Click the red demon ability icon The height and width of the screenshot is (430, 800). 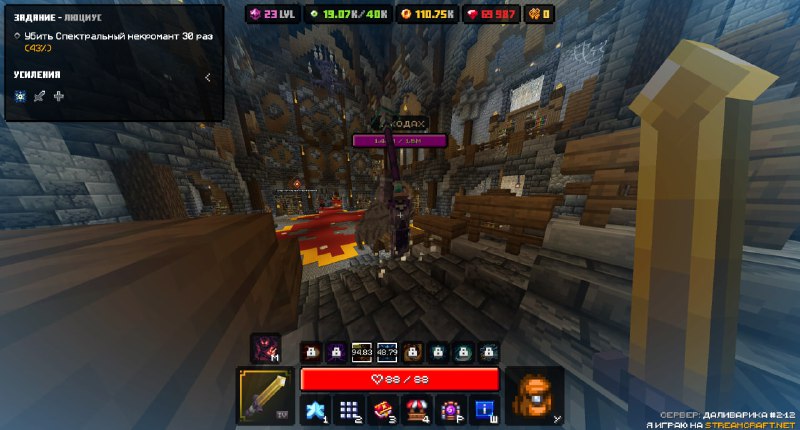(x=265, y=349)
